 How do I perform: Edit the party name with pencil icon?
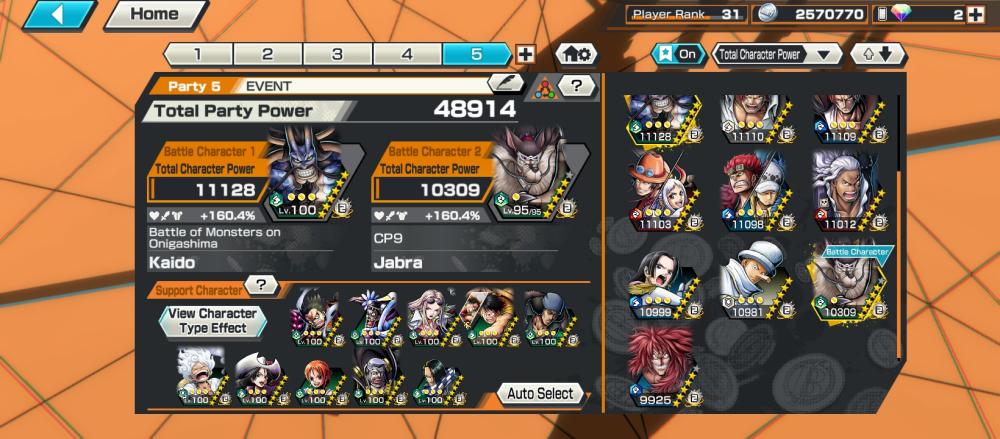[505, 85]
